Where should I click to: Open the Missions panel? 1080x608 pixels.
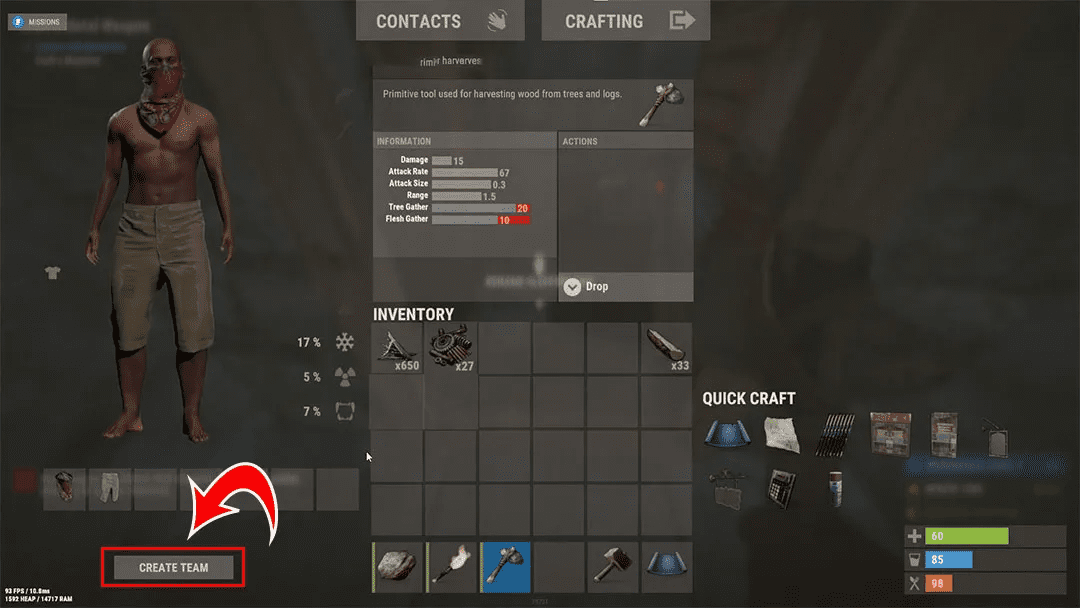[38, 21]
